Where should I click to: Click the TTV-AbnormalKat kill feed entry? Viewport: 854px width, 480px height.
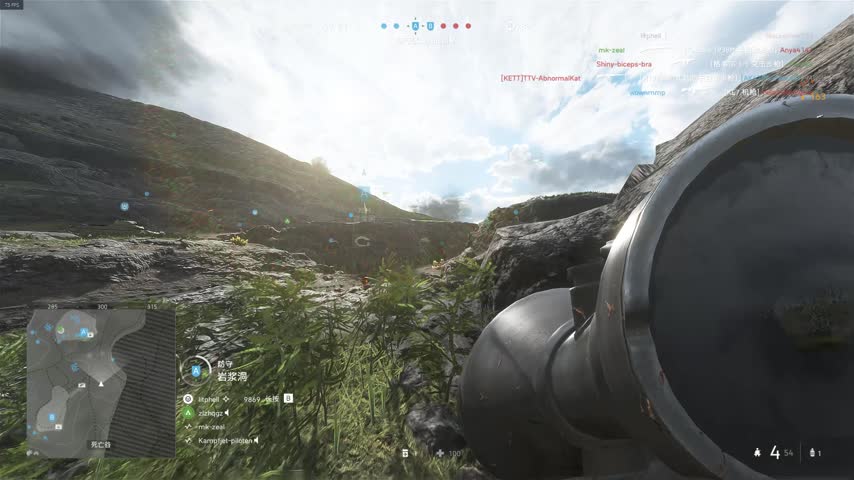click(x=541, y=78)
